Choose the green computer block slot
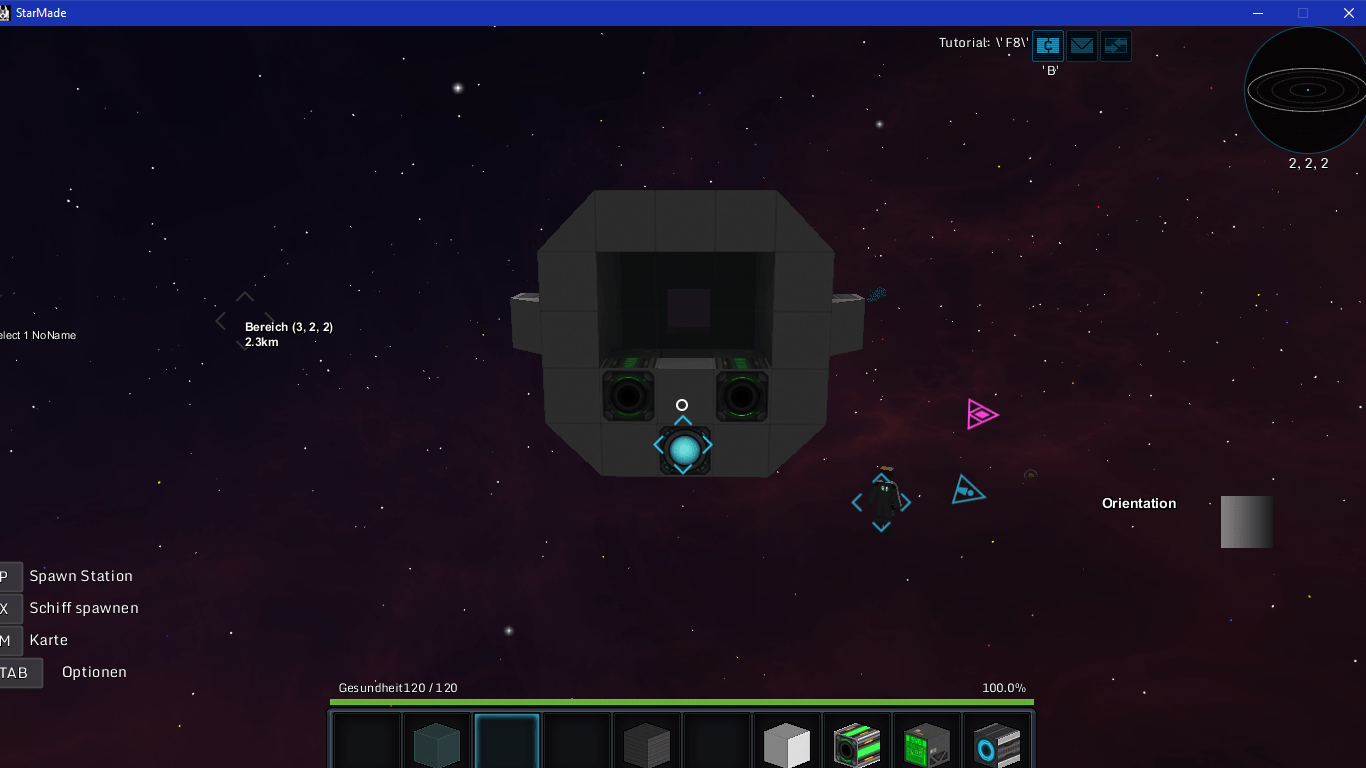 coord(926,744)
